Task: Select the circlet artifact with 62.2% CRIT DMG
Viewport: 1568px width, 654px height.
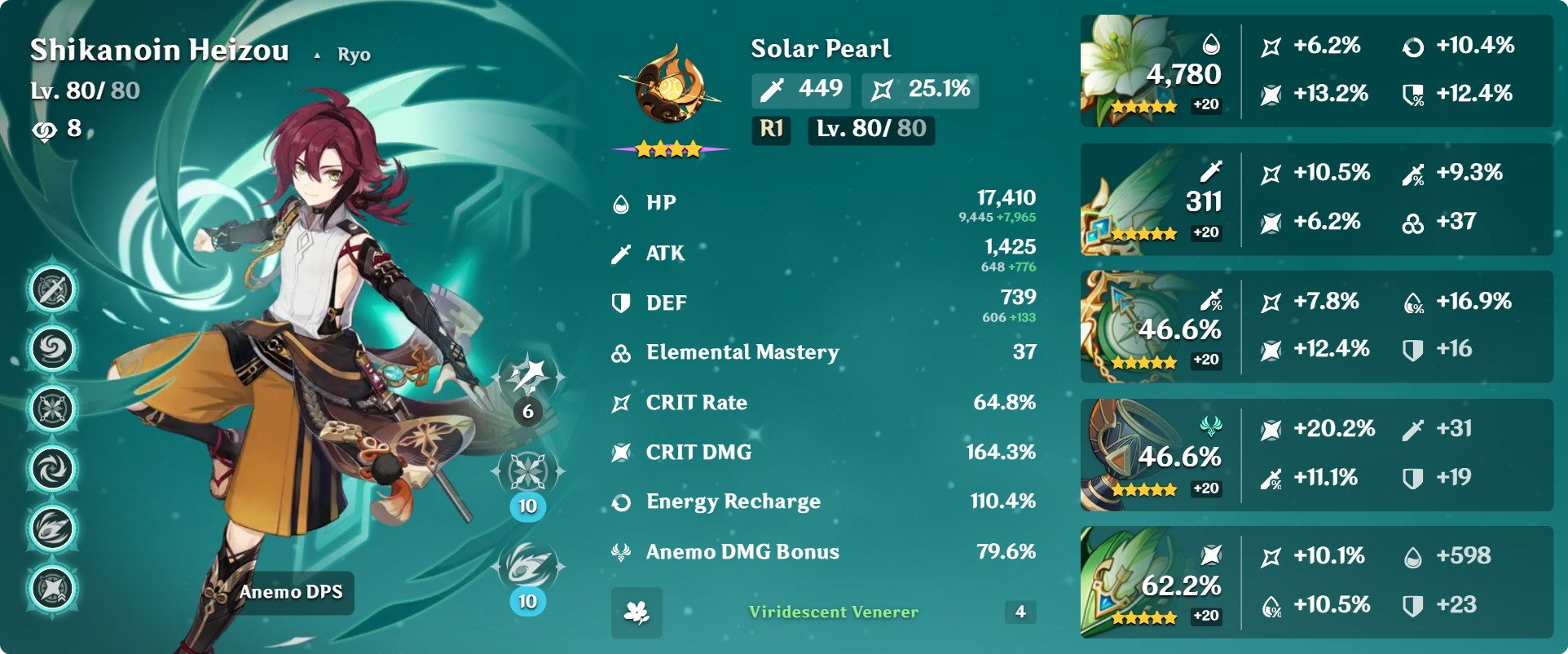Action: click(1125, 582)
